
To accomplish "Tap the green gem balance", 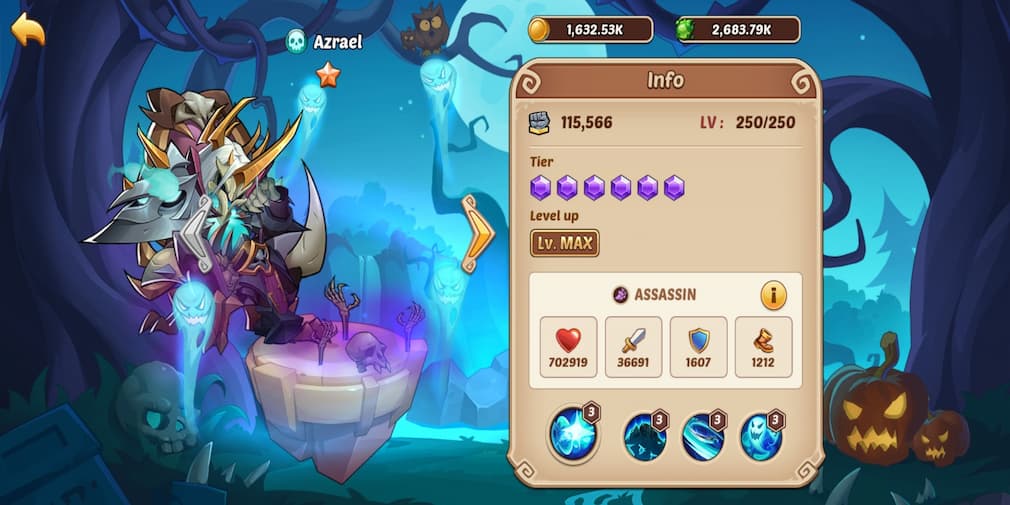I will [x=738, y=30].
